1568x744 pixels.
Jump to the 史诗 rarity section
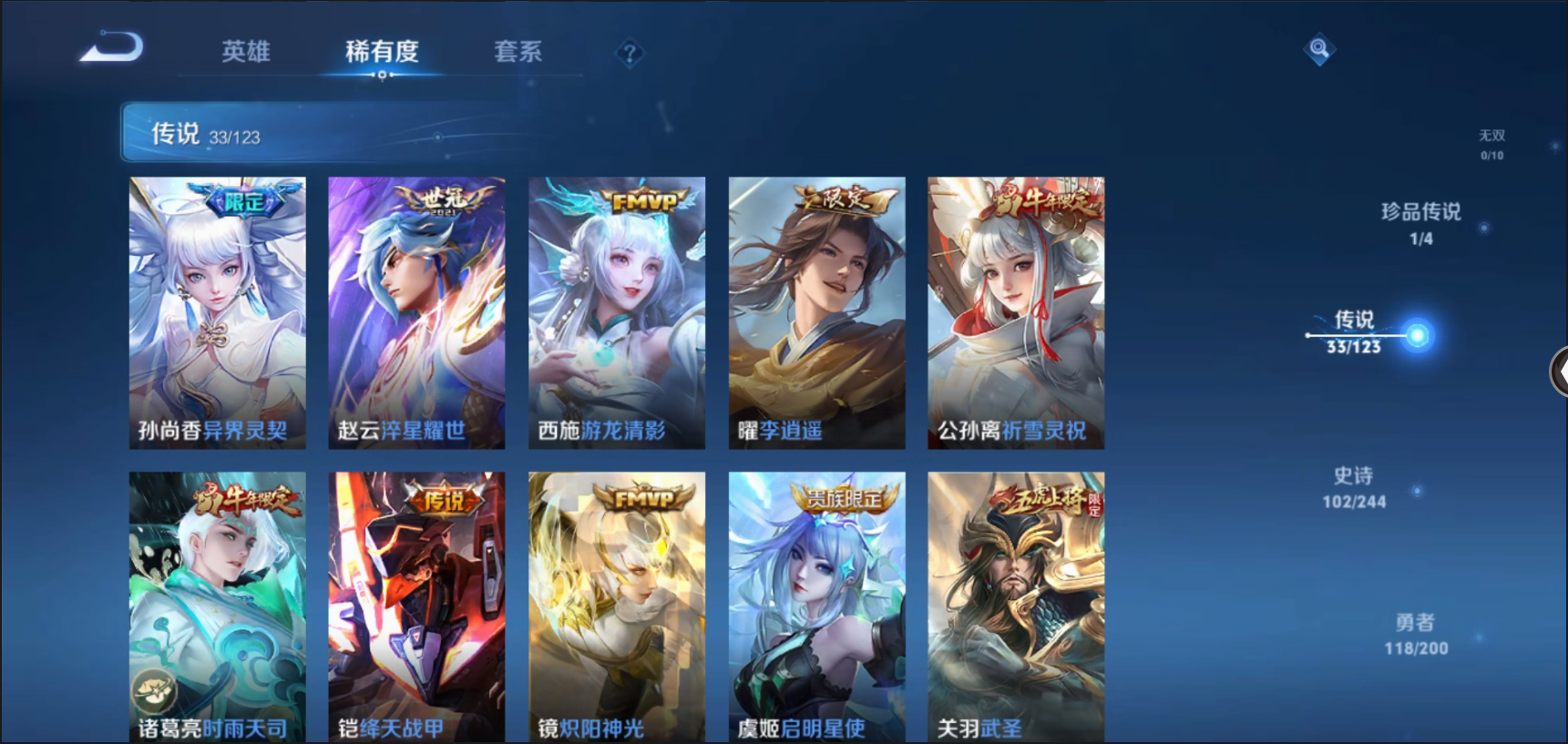(1354, 487)
